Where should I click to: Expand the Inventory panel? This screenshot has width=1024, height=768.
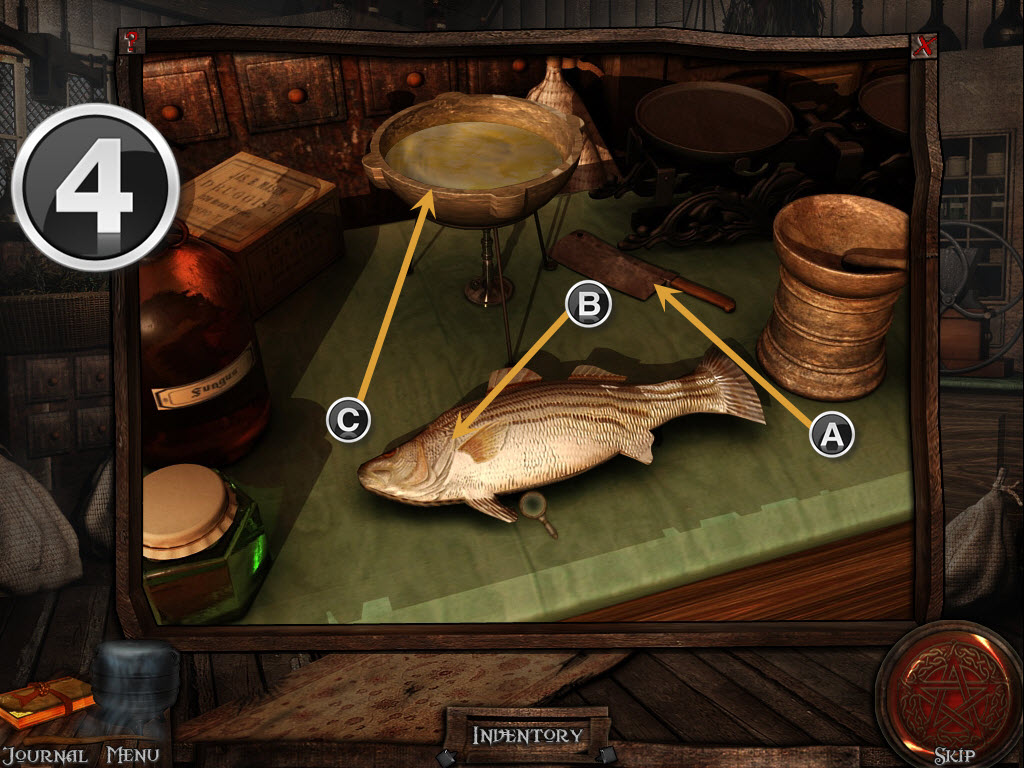click(x=527, y=736)
